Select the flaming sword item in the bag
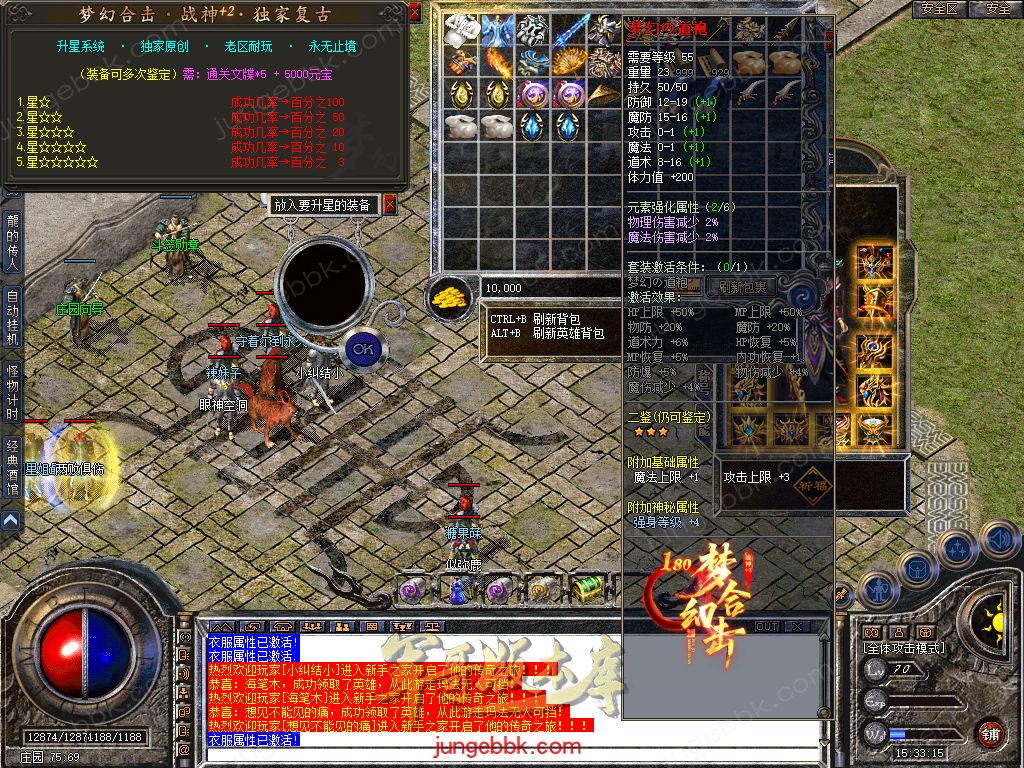This screenshot has height=768, width=1024. click(x=497, y=62)
